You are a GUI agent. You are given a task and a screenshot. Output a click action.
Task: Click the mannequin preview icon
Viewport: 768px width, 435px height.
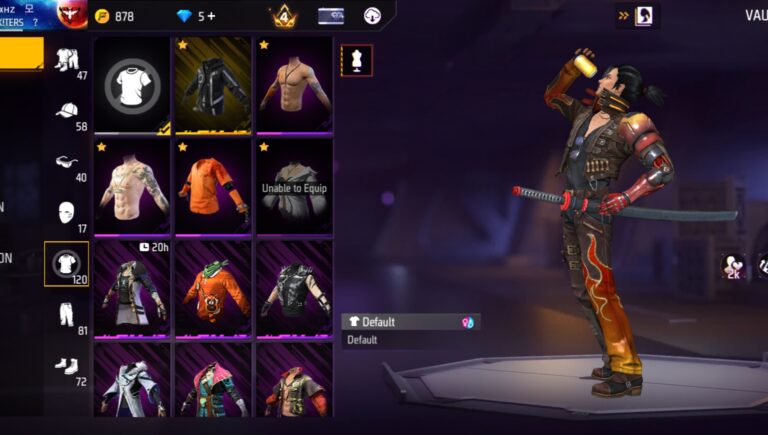356,59
